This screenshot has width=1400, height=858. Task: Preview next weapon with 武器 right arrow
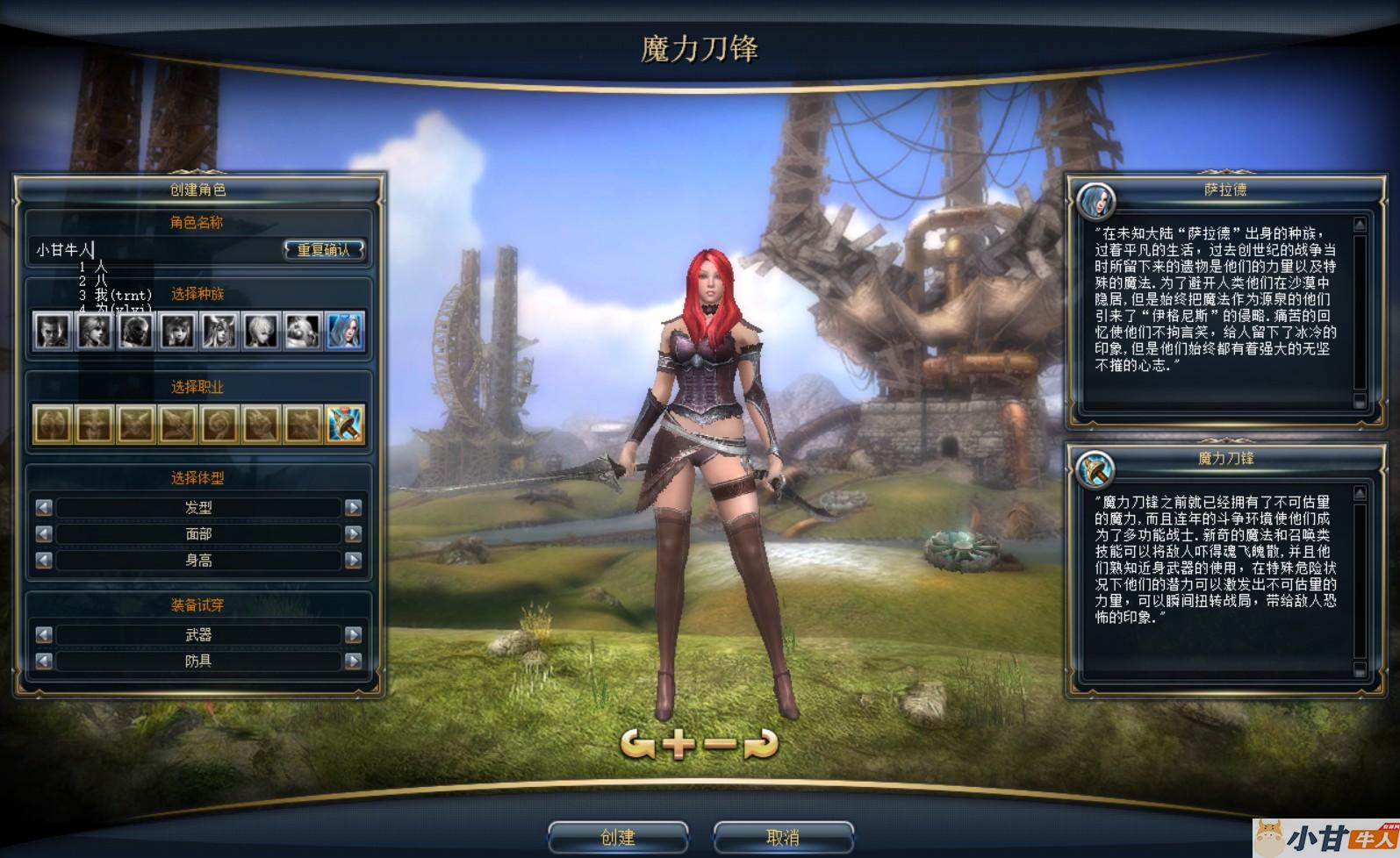[354, 634]
